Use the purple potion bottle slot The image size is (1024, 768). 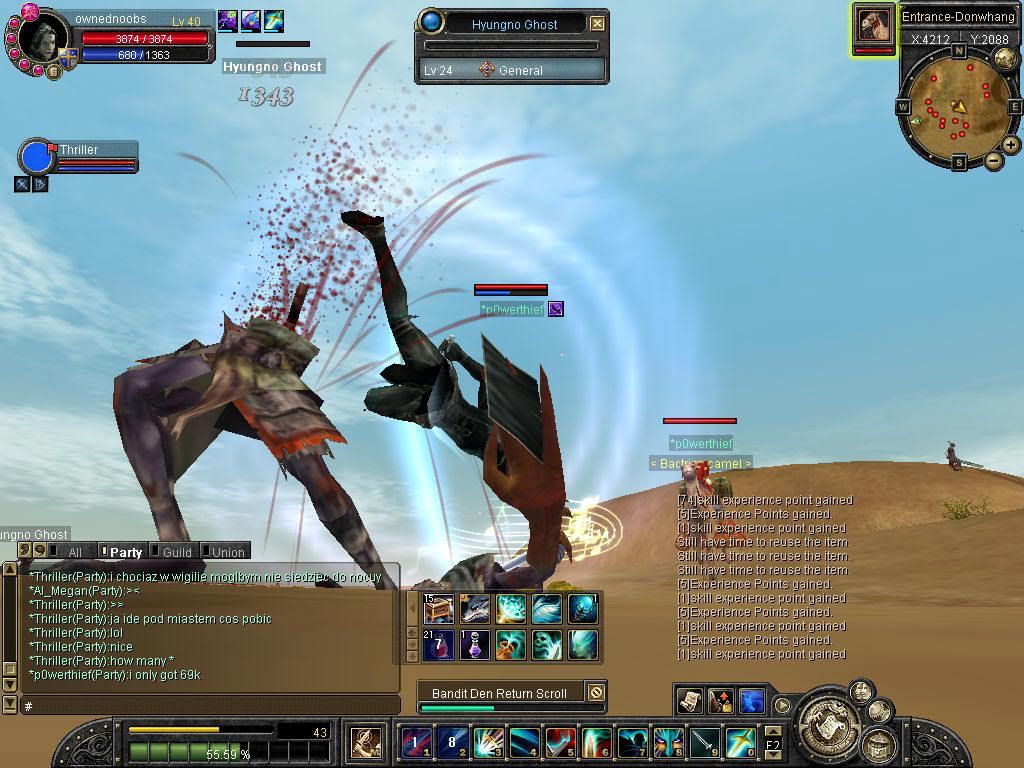[x=474, y=644]
